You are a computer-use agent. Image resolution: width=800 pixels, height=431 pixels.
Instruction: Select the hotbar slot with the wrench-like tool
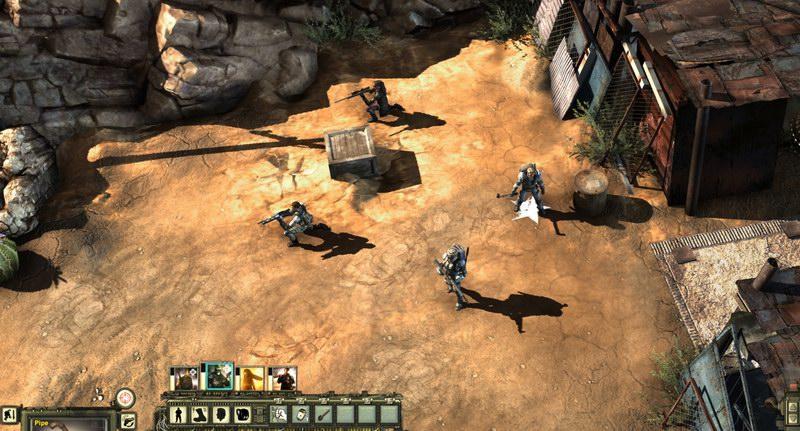[323, 414]
